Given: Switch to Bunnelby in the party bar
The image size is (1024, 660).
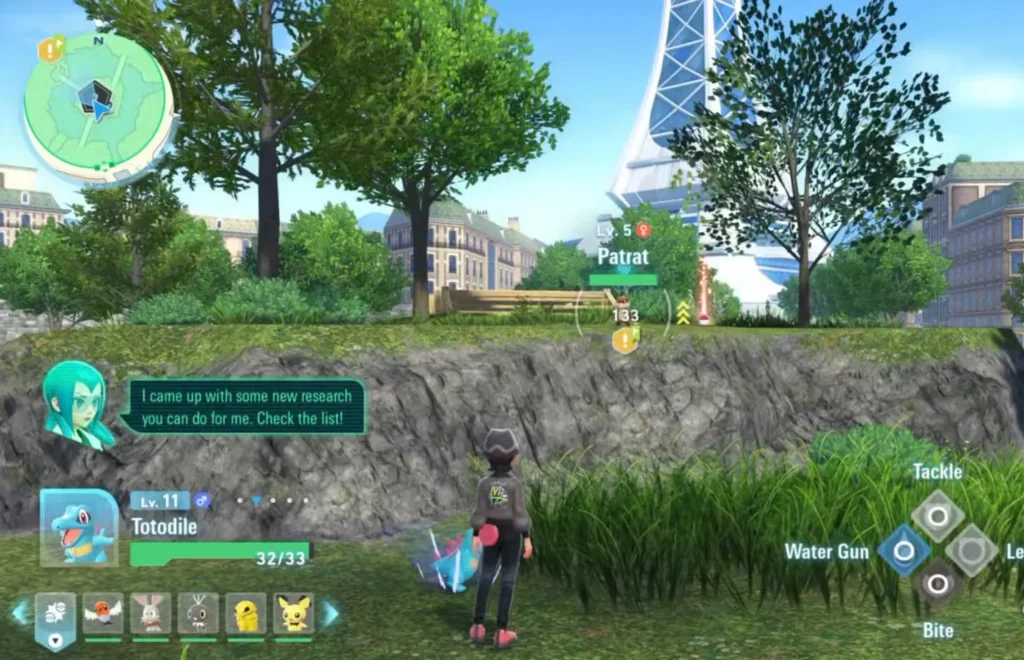Looking at the screenshot, I should click(151, 613).
